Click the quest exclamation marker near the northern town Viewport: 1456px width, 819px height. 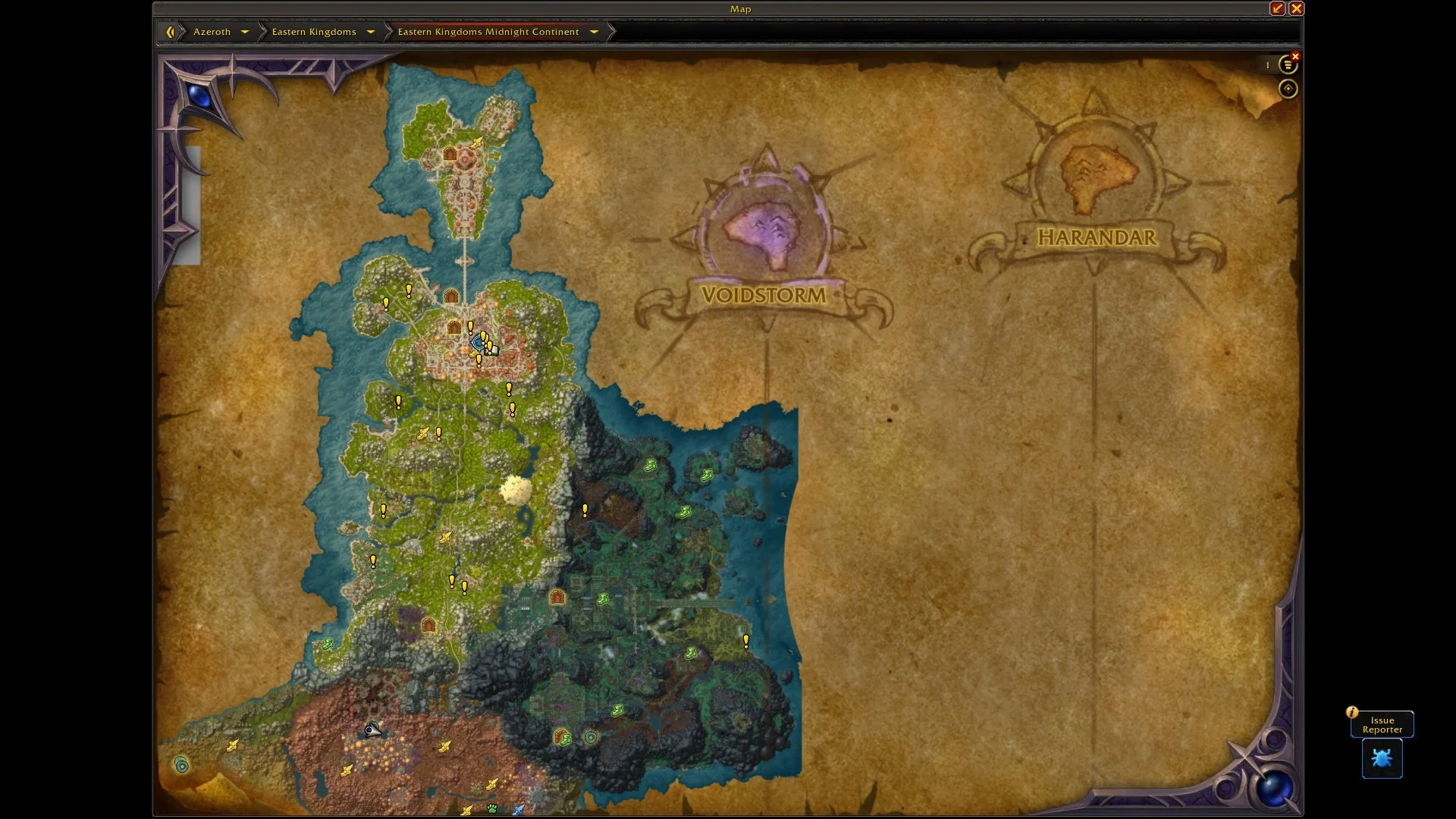(409, 291)
